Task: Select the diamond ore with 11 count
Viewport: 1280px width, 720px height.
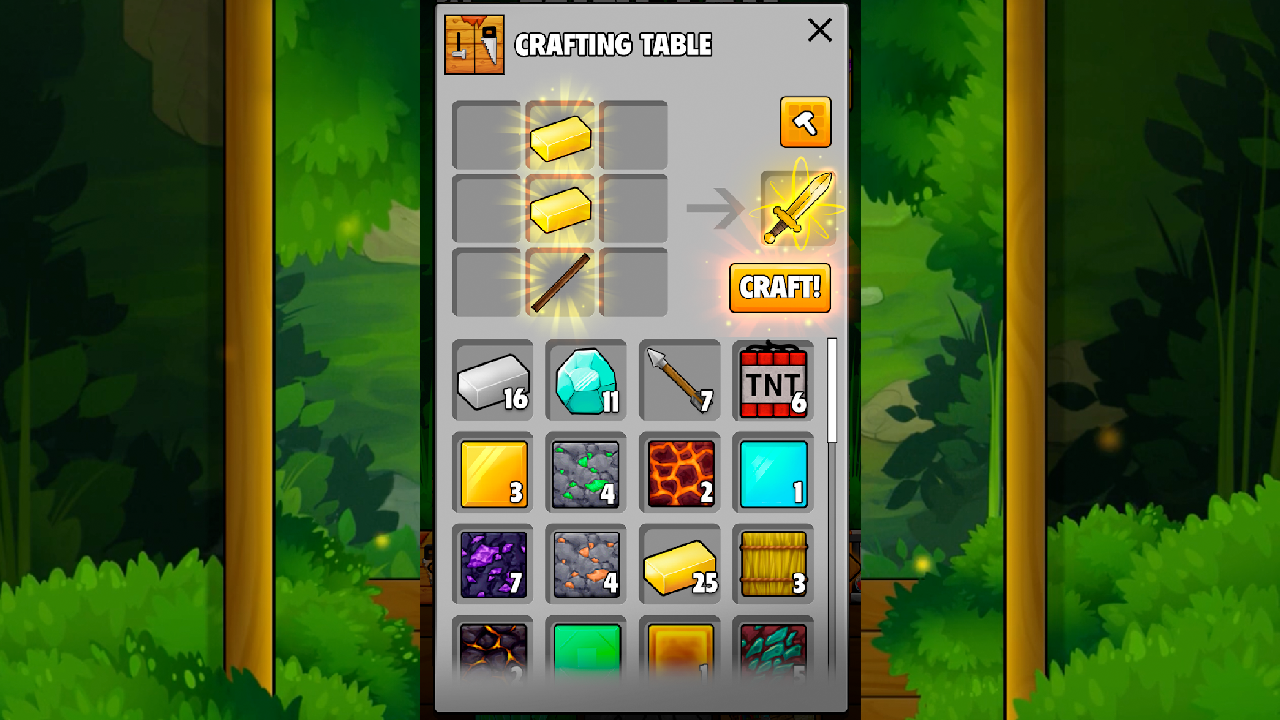Action: [x=586, y=382]
